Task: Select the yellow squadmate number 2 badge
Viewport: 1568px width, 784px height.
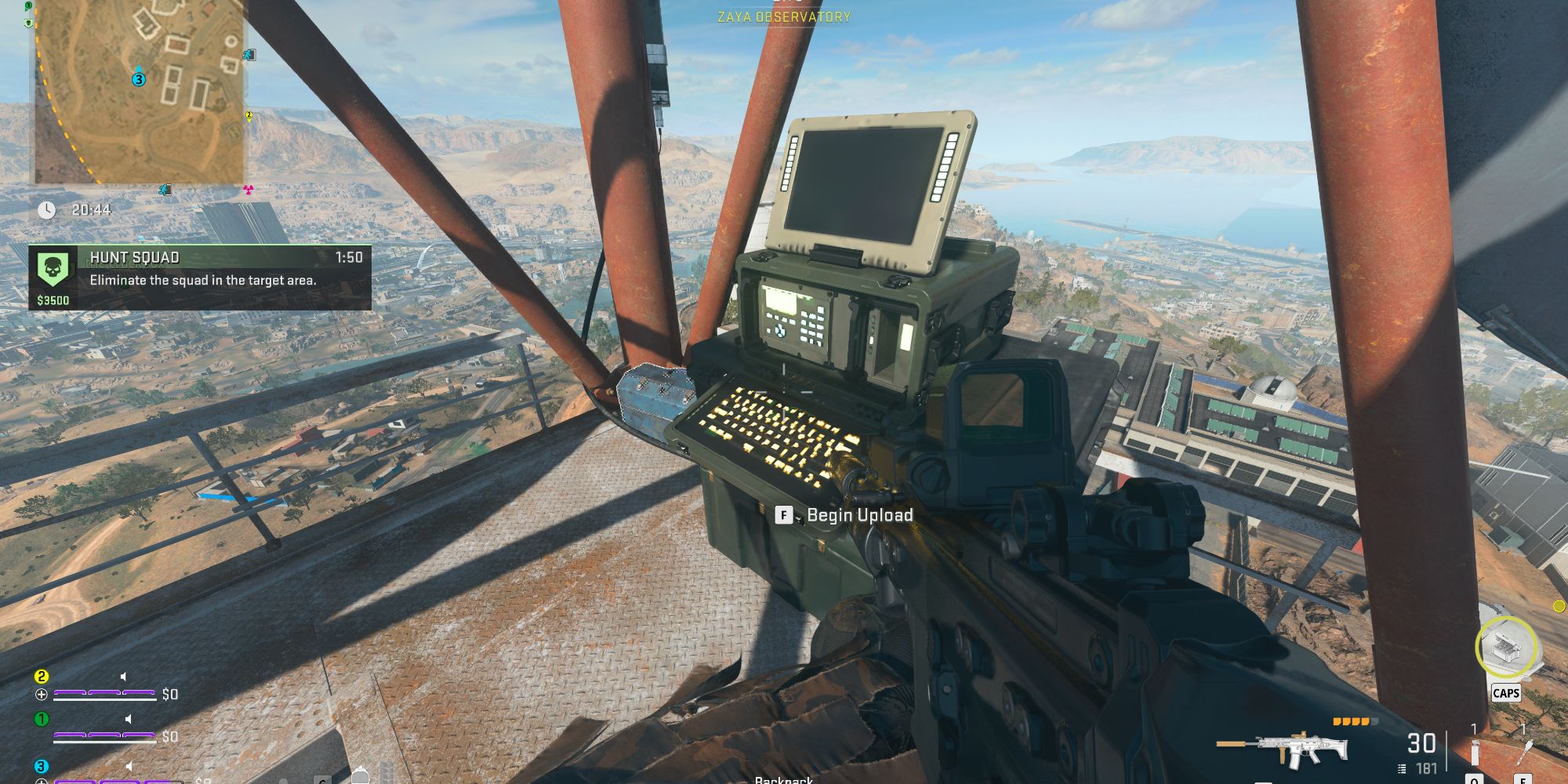Action: (42, 677)
